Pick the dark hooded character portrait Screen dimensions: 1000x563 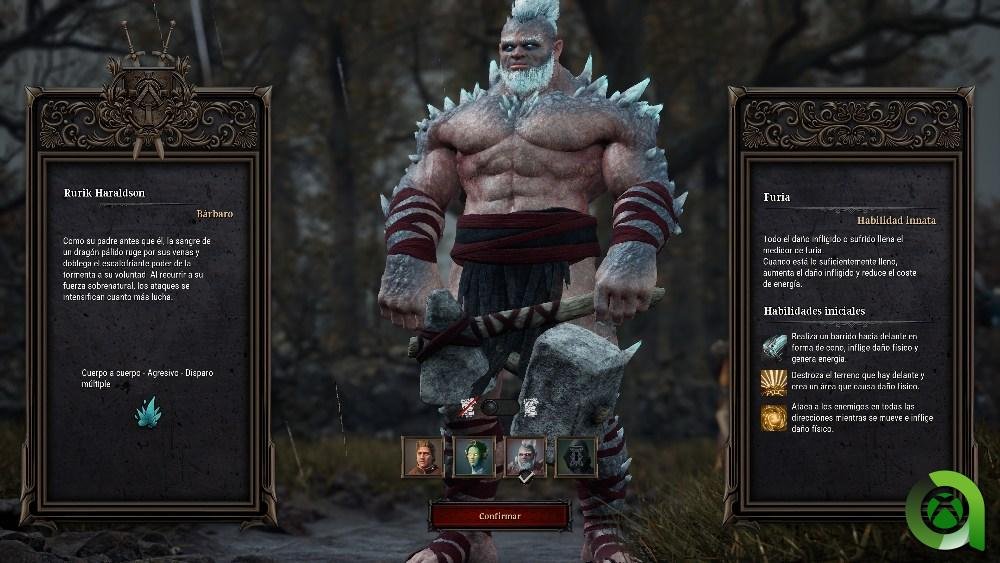576,456
